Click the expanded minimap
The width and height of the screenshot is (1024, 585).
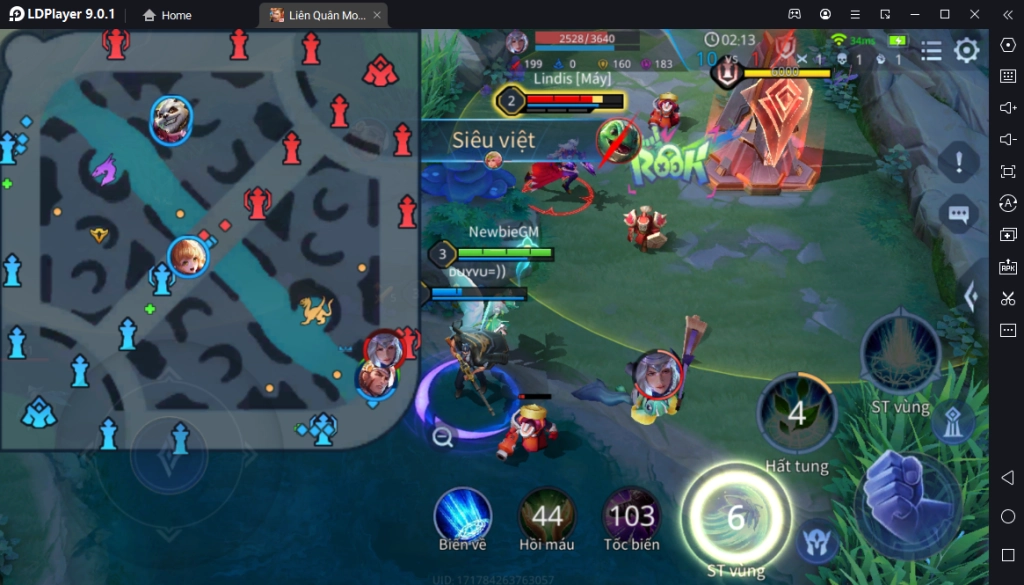pos(208,238)
